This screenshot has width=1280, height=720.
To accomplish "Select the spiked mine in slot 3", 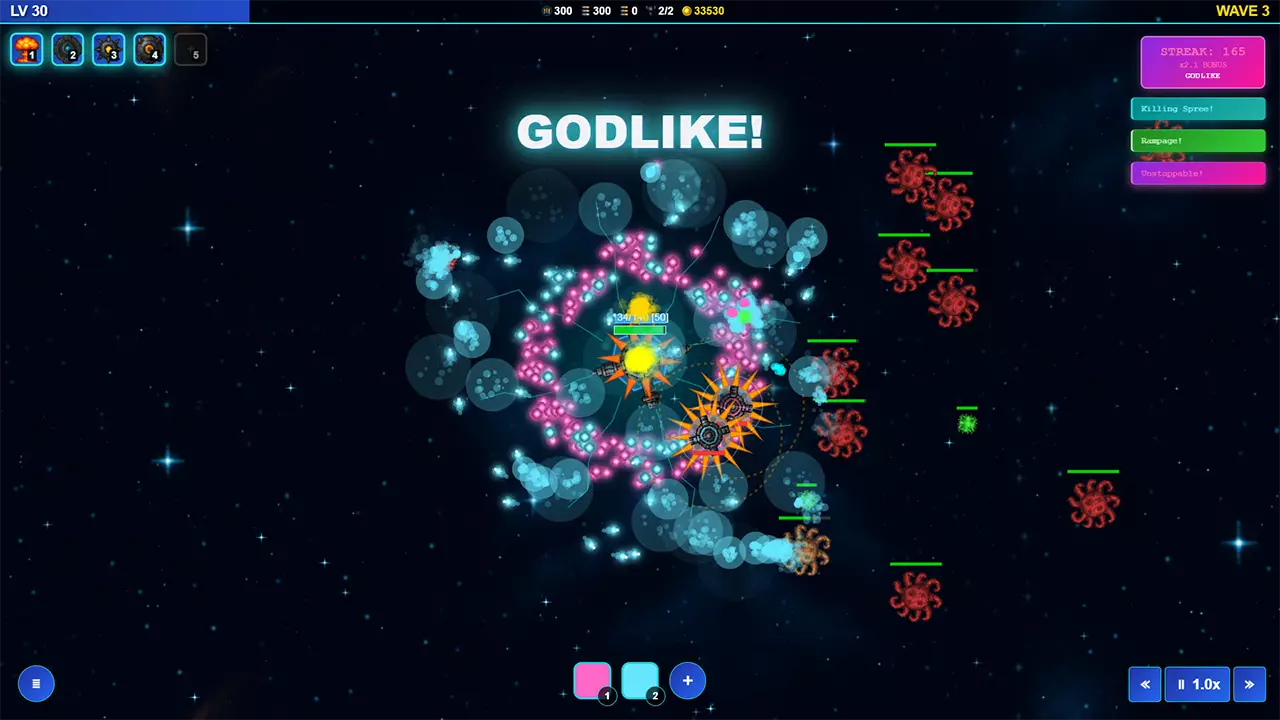I will [x=108, y=49].
